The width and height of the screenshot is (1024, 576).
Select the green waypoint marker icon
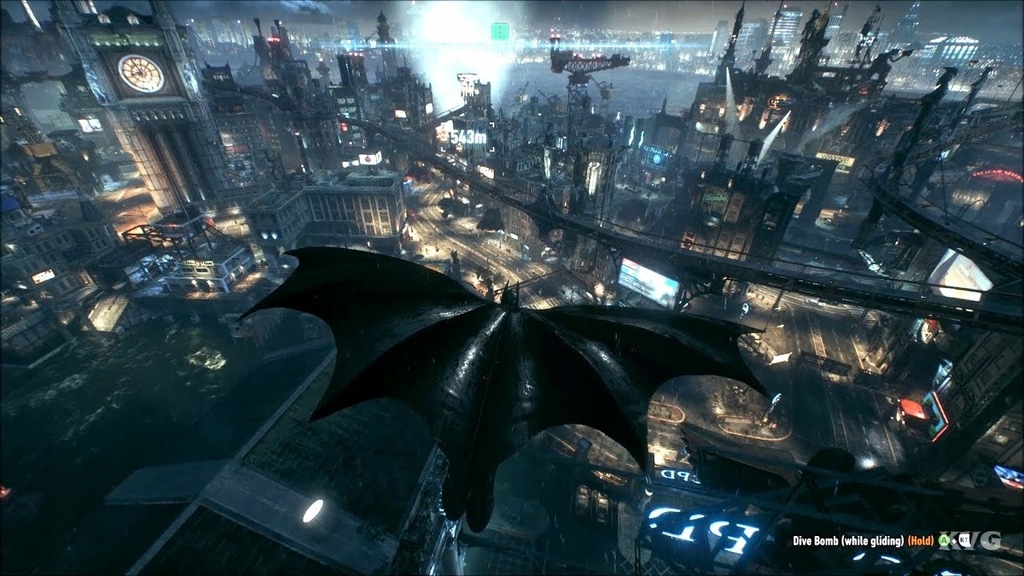point(500,31)
